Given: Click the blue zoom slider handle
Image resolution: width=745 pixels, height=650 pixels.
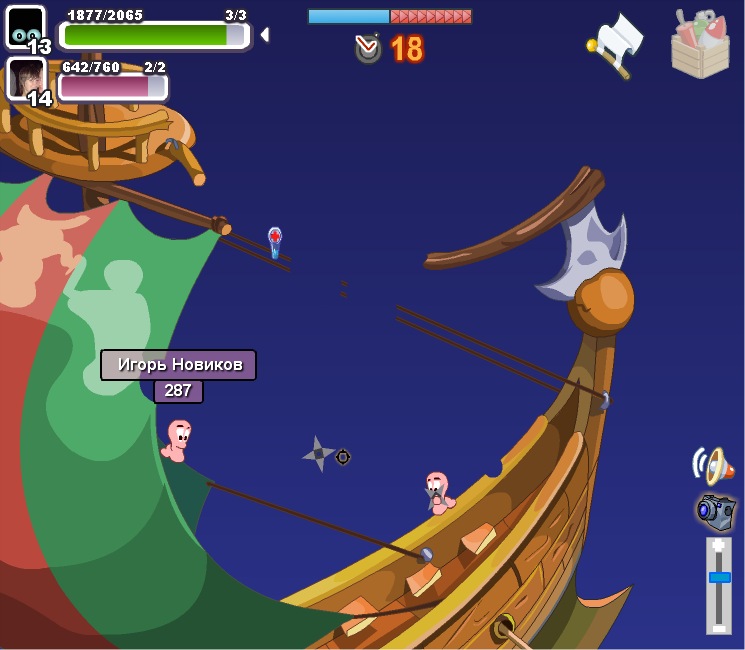Looking at the screenshot, I should pos(719,577).
